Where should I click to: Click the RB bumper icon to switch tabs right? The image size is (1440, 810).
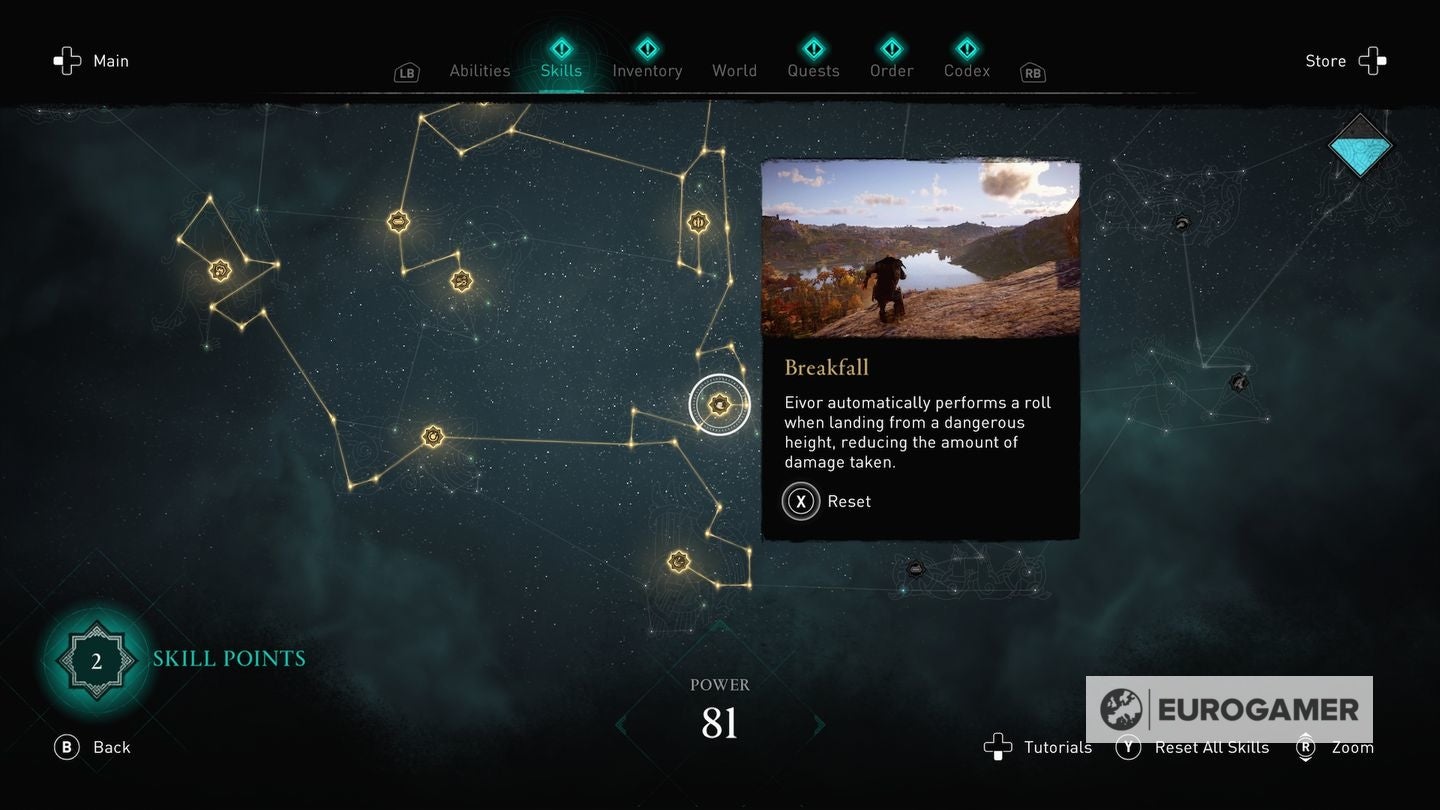(x=1032, y=72)
